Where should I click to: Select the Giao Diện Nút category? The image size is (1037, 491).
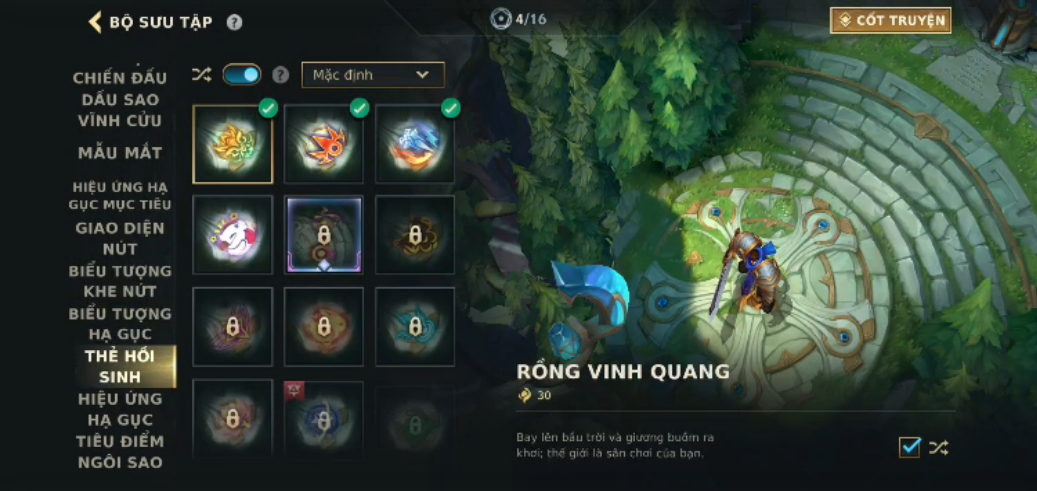pos(120,238)
